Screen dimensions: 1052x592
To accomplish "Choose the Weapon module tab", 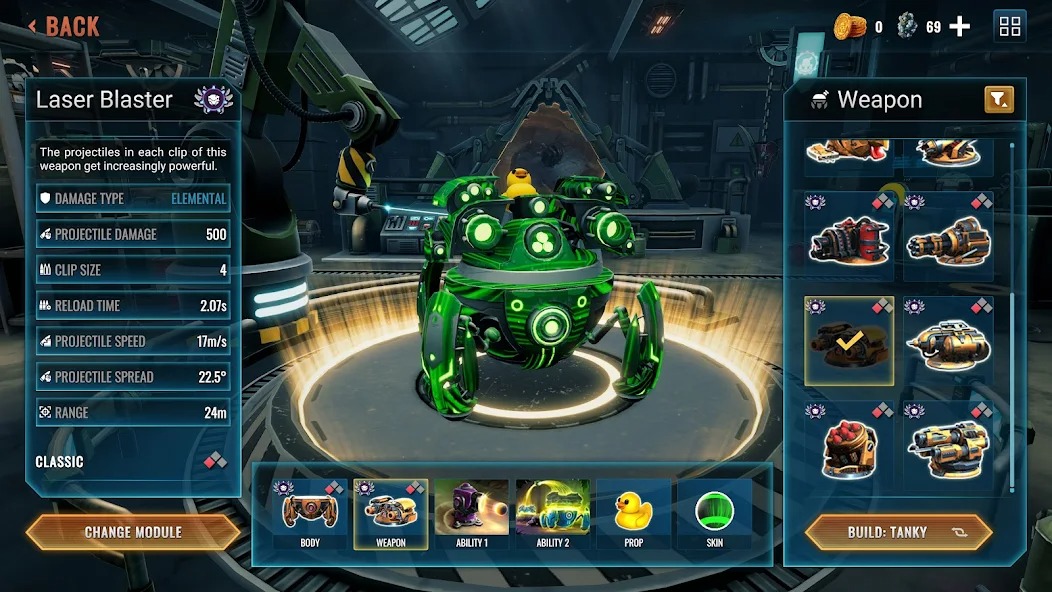I will pyautogui.click(x=390, y=514).
